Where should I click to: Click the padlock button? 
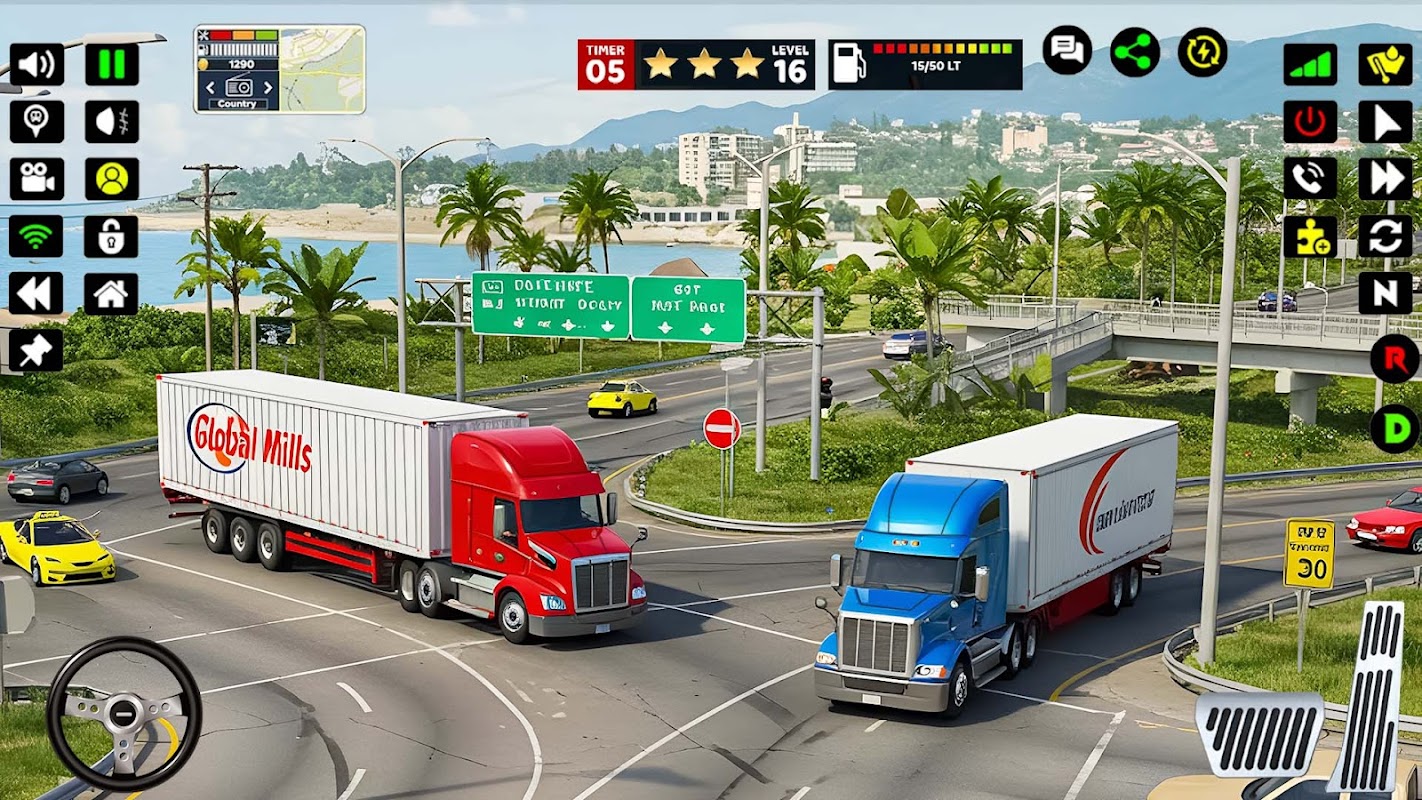coord(111,237)
